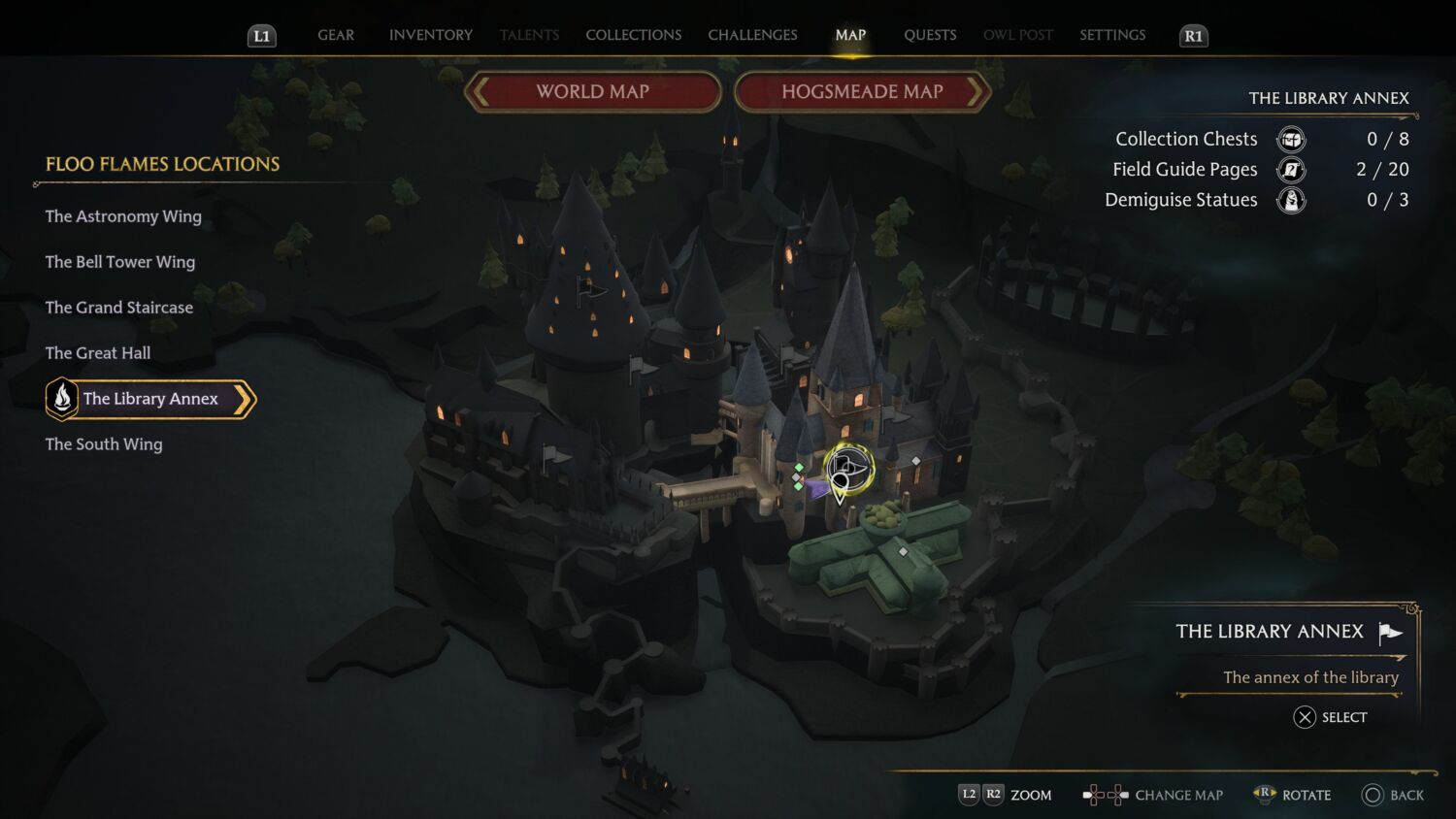Open the Collections tab

point(633,35)
